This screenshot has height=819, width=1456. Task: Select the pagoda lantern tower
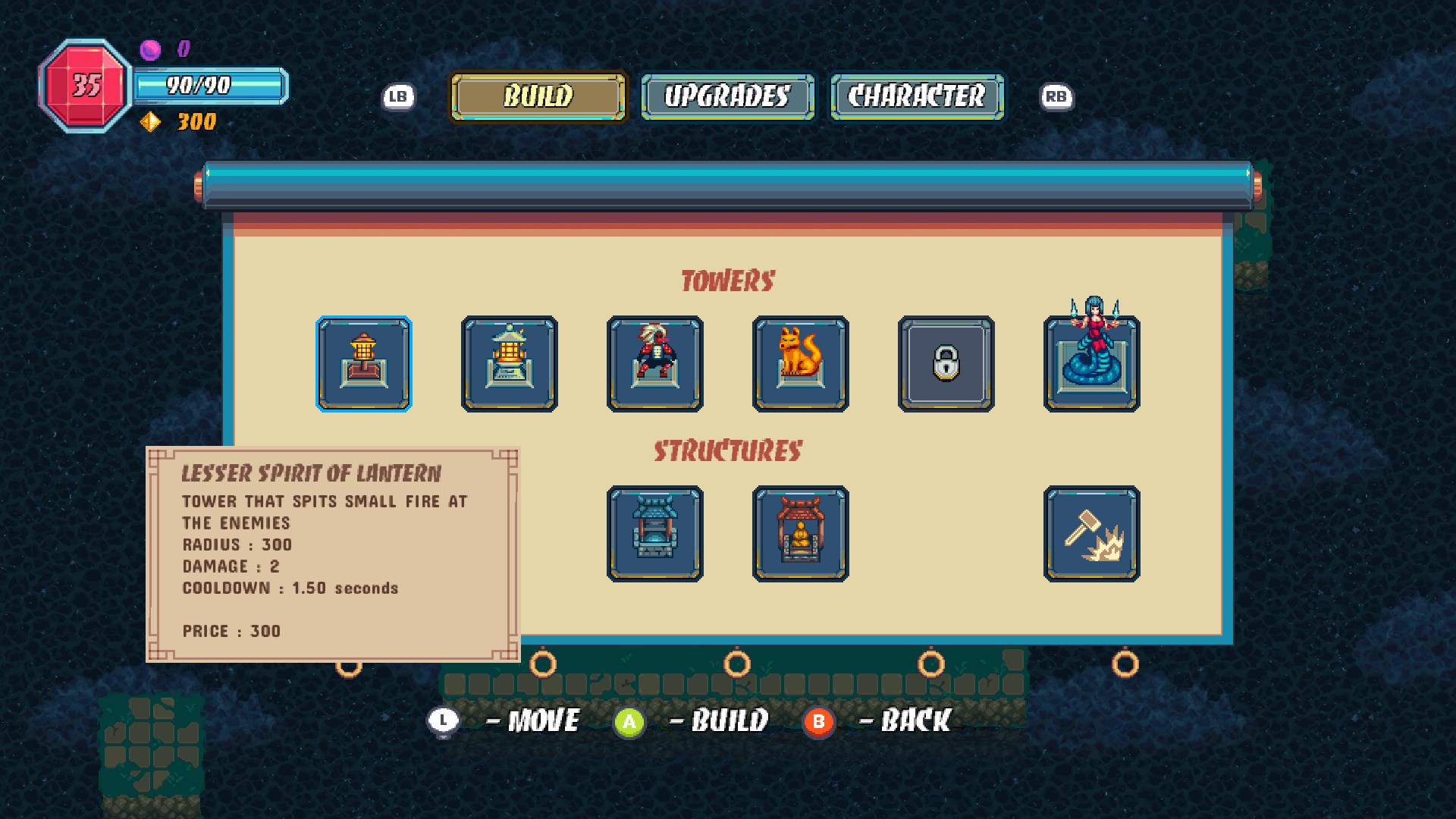point(510,363)
